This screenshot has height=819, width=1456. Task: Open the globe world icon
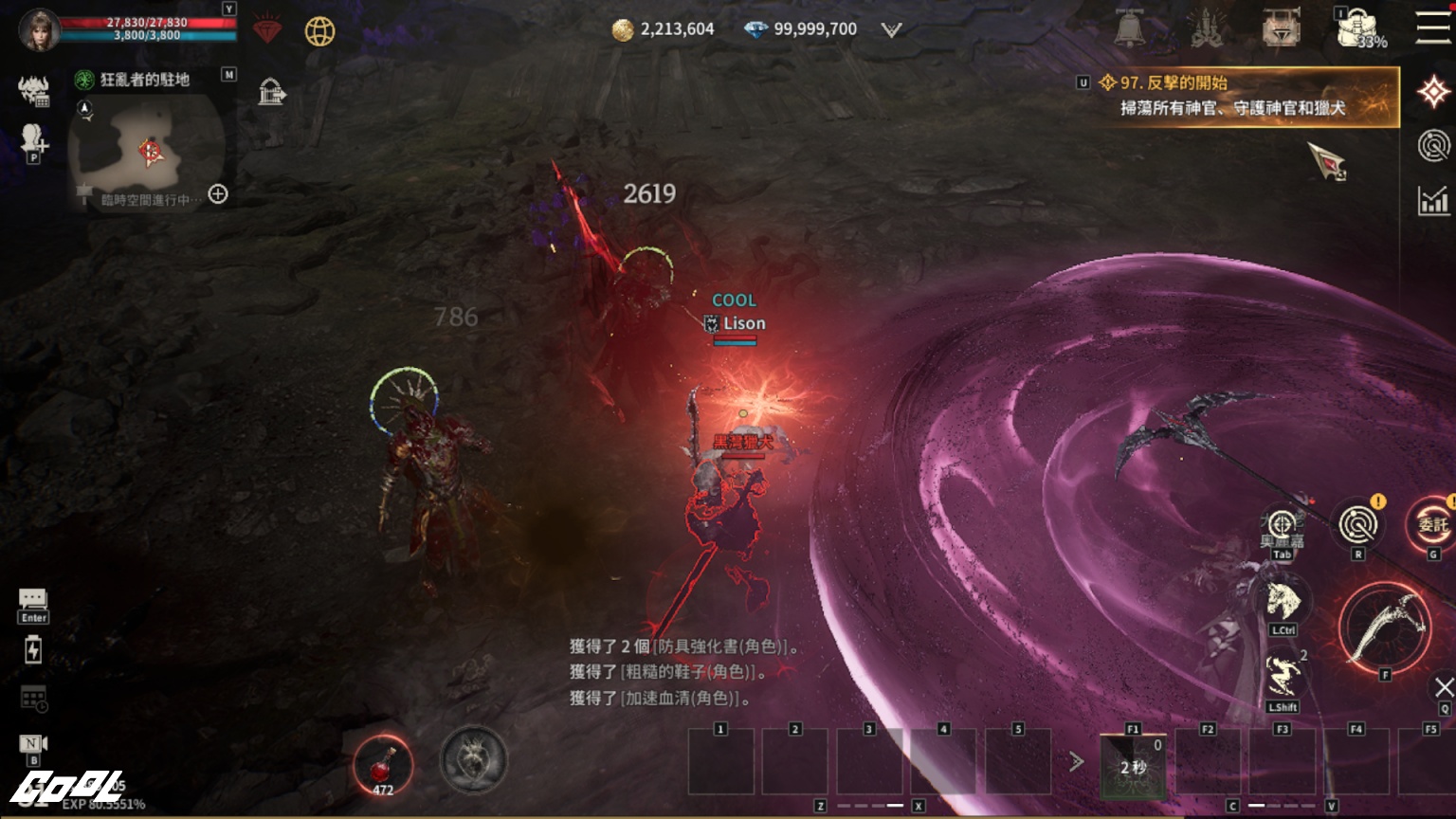point(320,31)
